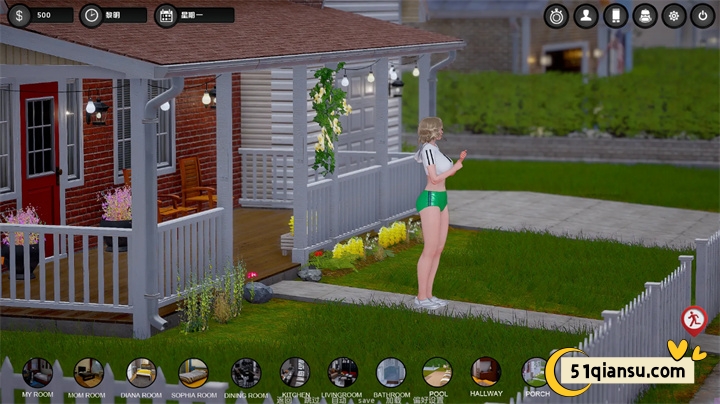720x404 pixels.
Task: Go to My Room
Action: point(38,373)
